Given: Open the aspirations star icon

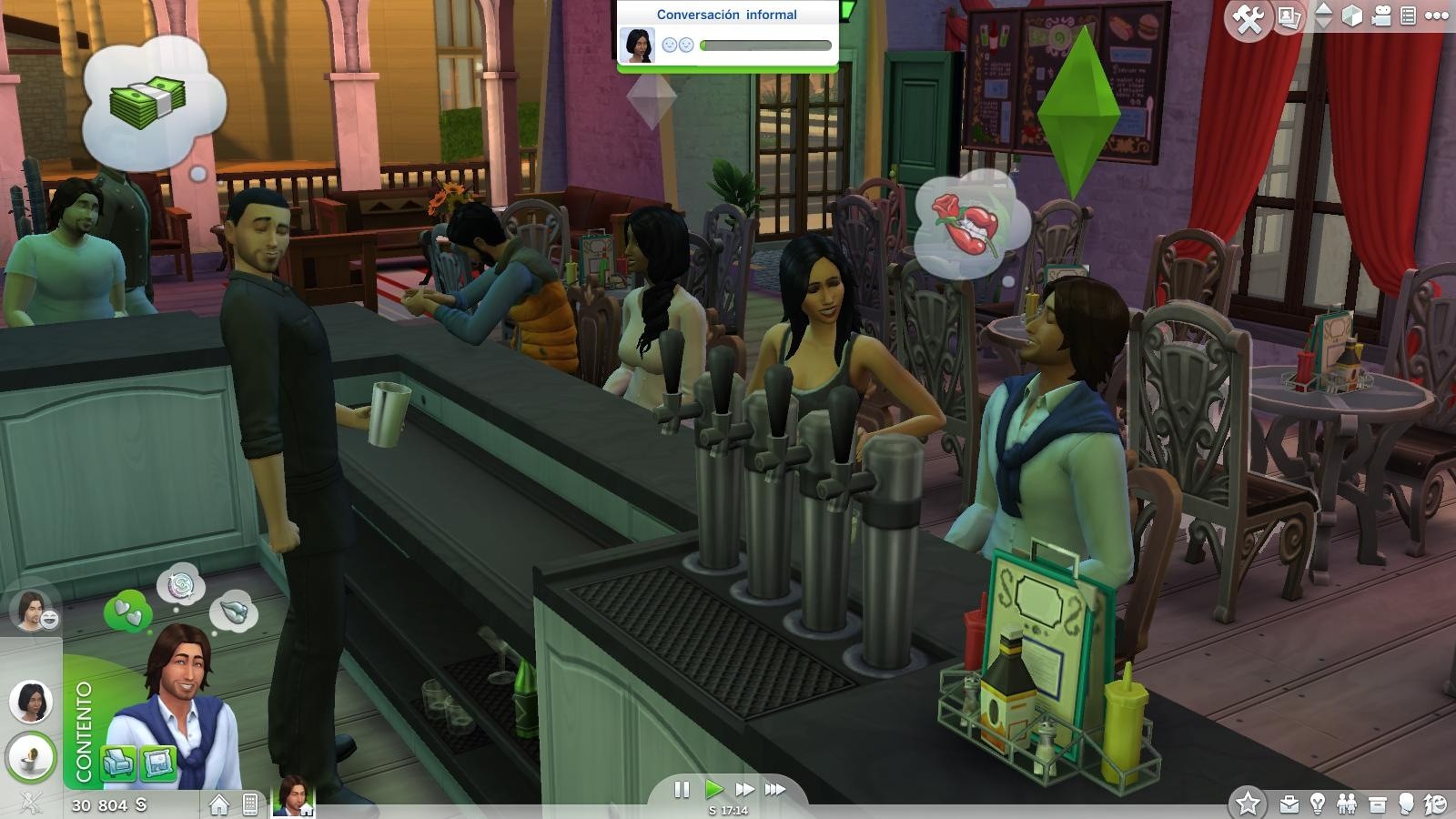Looking at the screenshot, I should [1250, 801].
